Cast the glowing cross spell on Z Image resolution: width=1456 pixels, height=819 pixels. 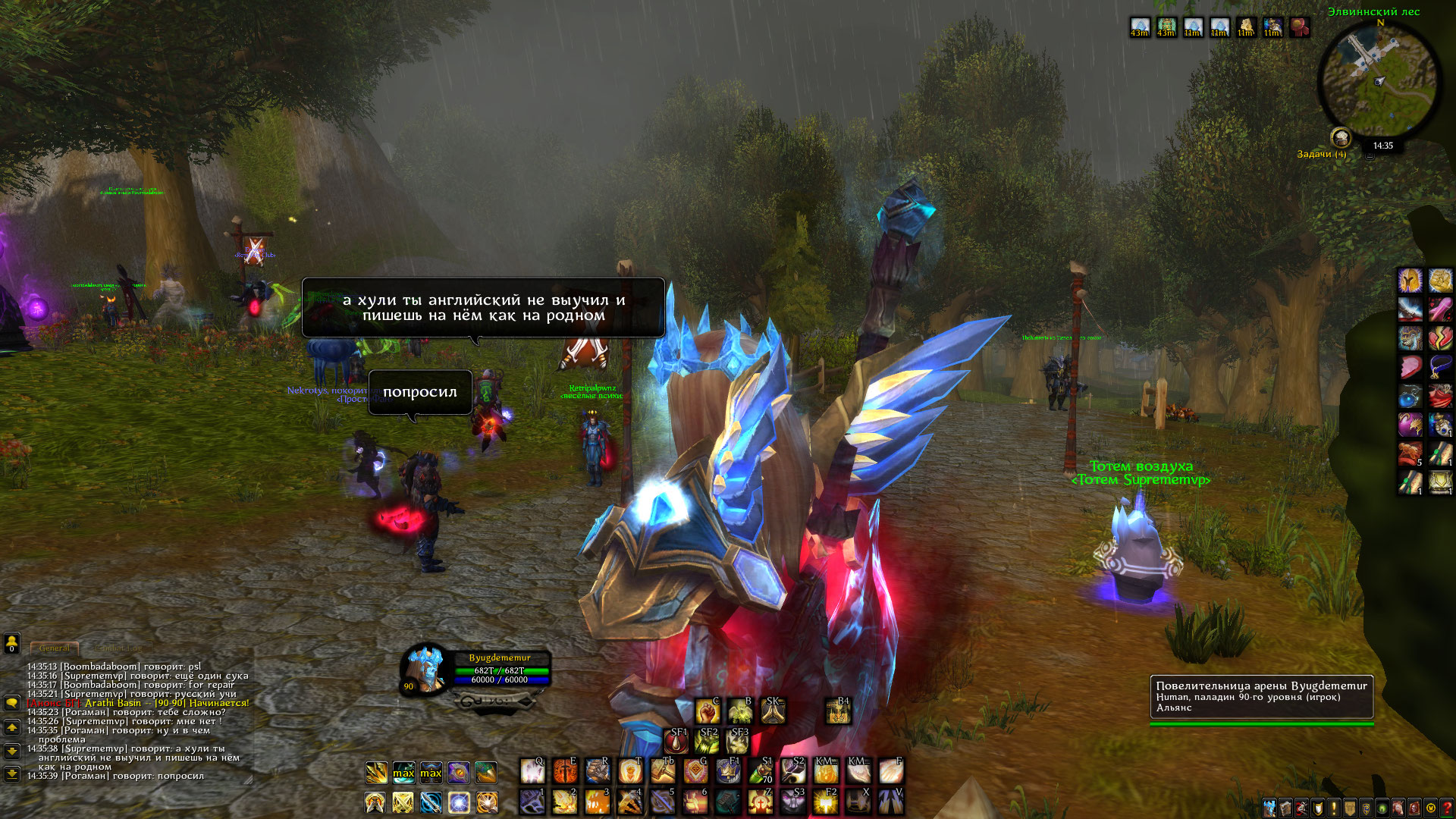pos(760,802)
